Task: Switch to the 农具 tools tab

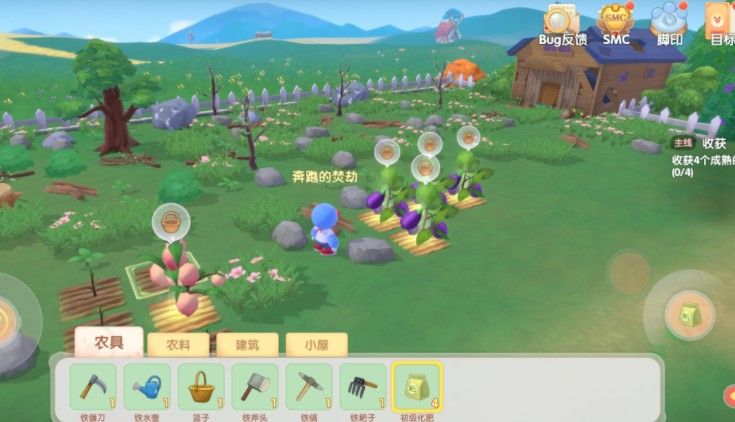Action: (109, 343)
